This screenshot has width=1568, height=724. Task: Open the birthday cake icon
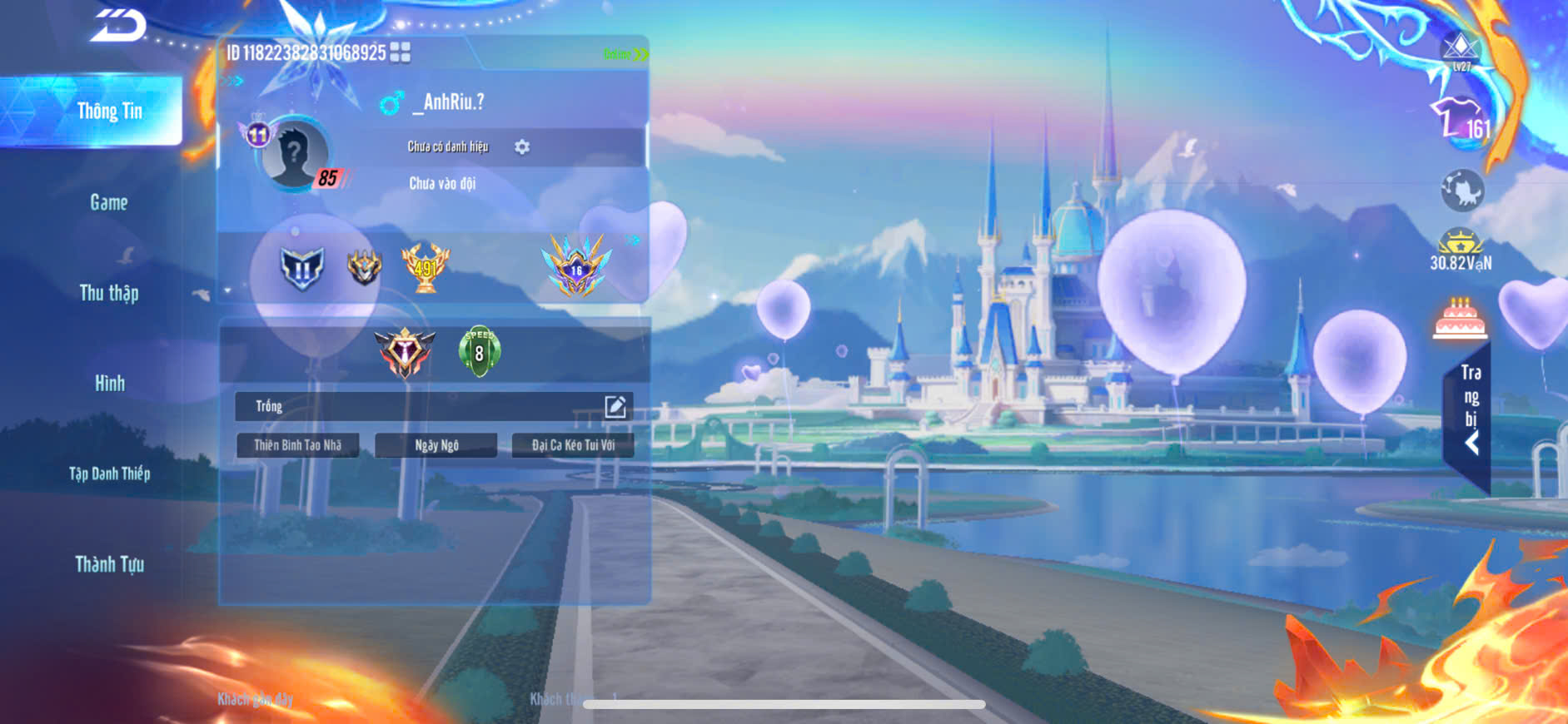[x=1460, y=319]
